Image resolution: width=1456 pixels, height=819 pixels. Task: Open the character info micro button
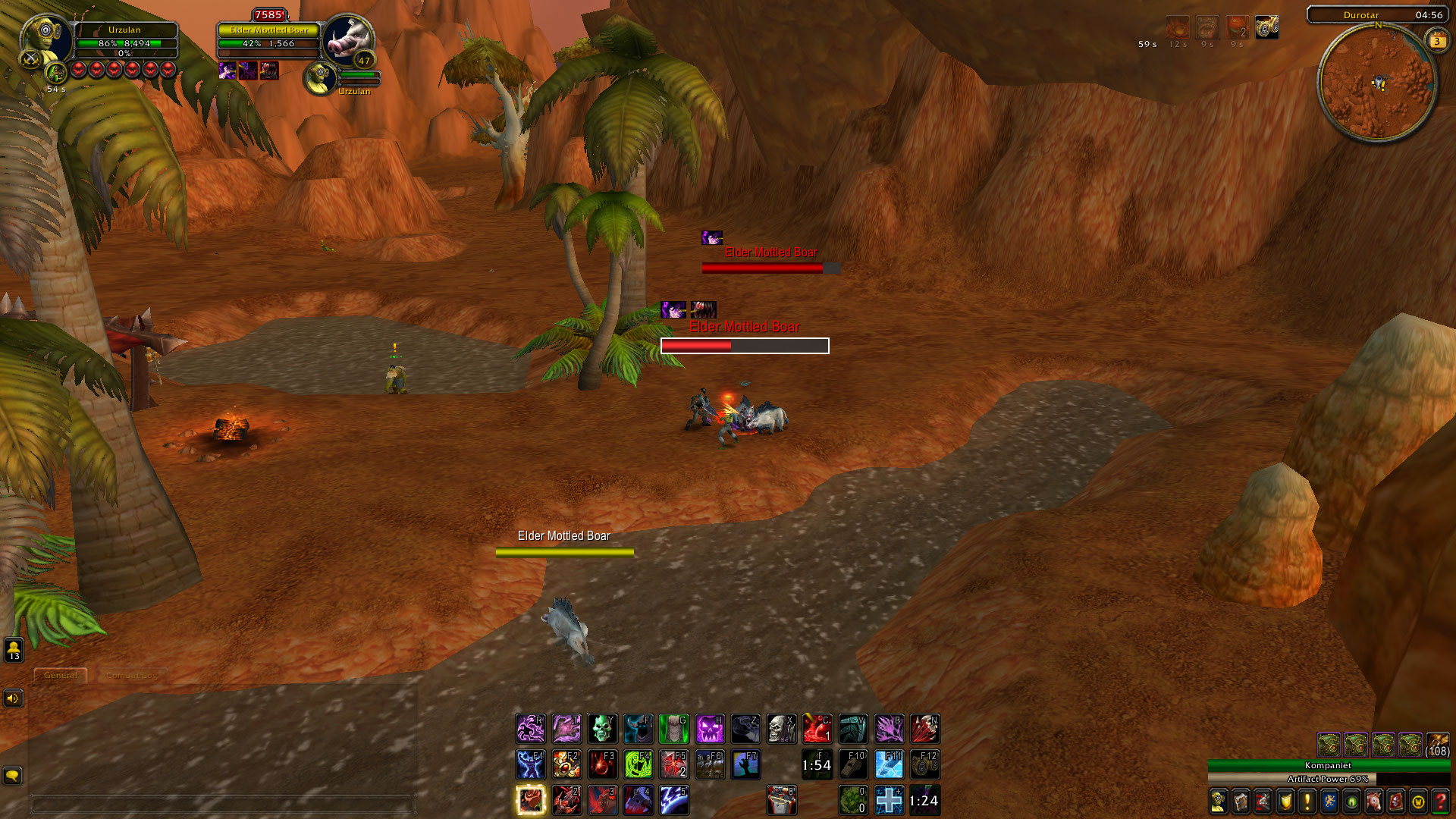pos(1218,801)
